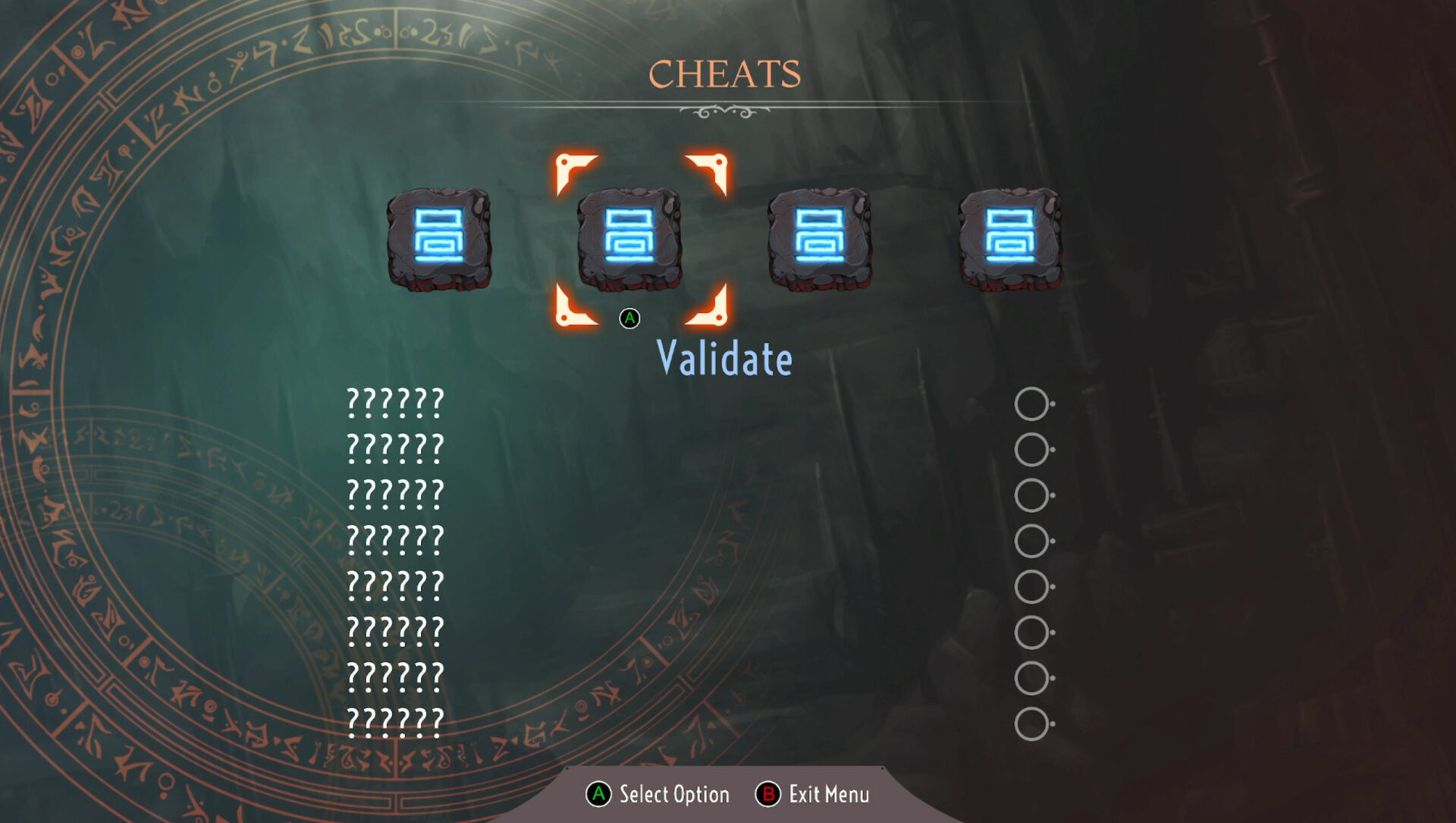This screenshot has height=823, width=1456.
Task: Click the green A Select Option icon
Action: click(599, 794)
